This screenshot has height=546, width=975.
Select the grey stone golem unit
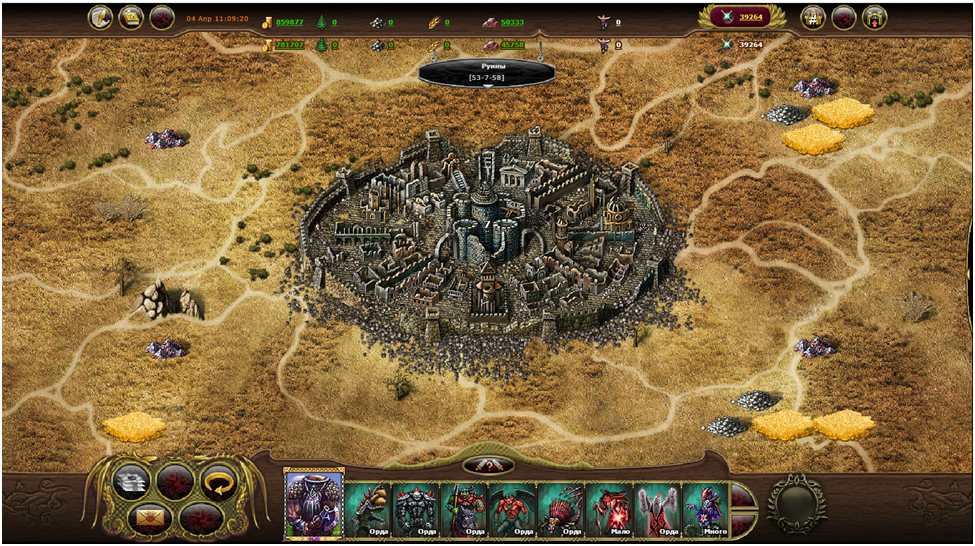(416, 509)
